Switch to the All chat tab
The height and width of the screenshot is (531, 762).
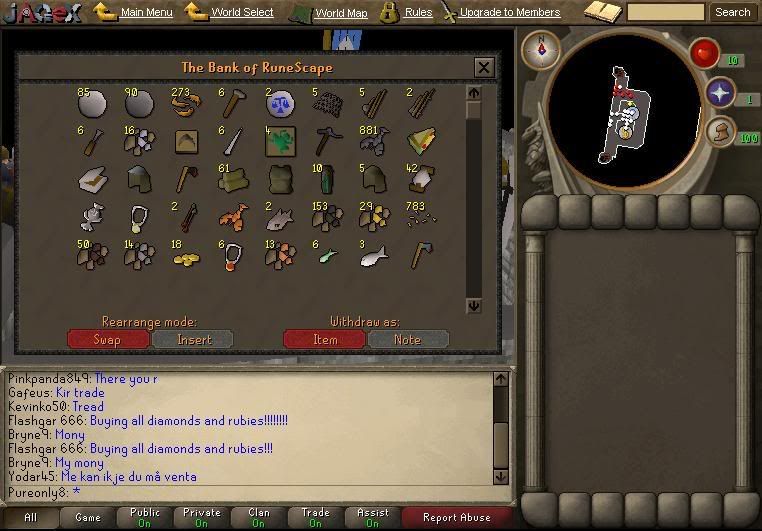coord(30,517)
